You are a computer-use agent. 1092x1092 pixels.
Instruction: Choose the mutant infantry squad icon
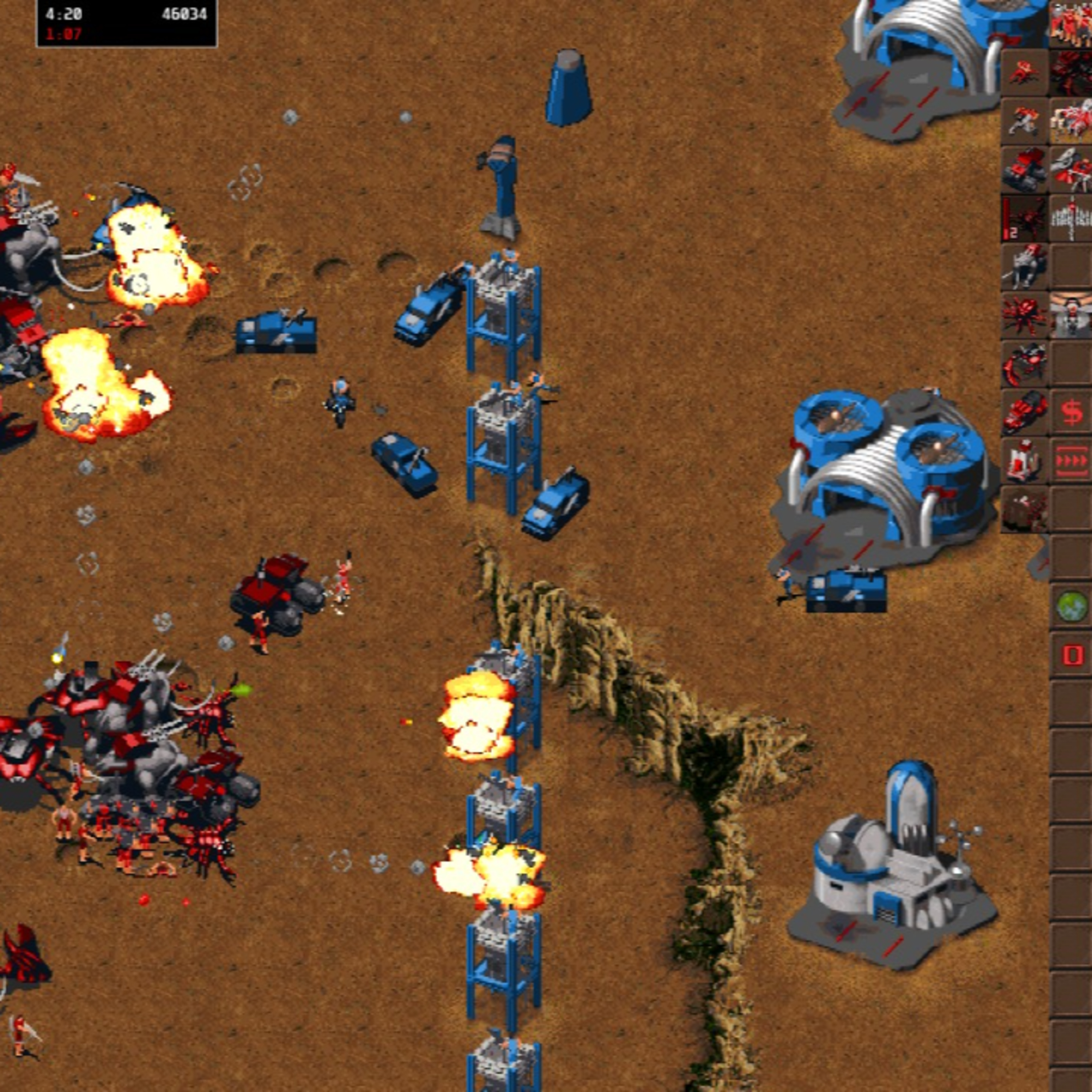click(1072, 23)
